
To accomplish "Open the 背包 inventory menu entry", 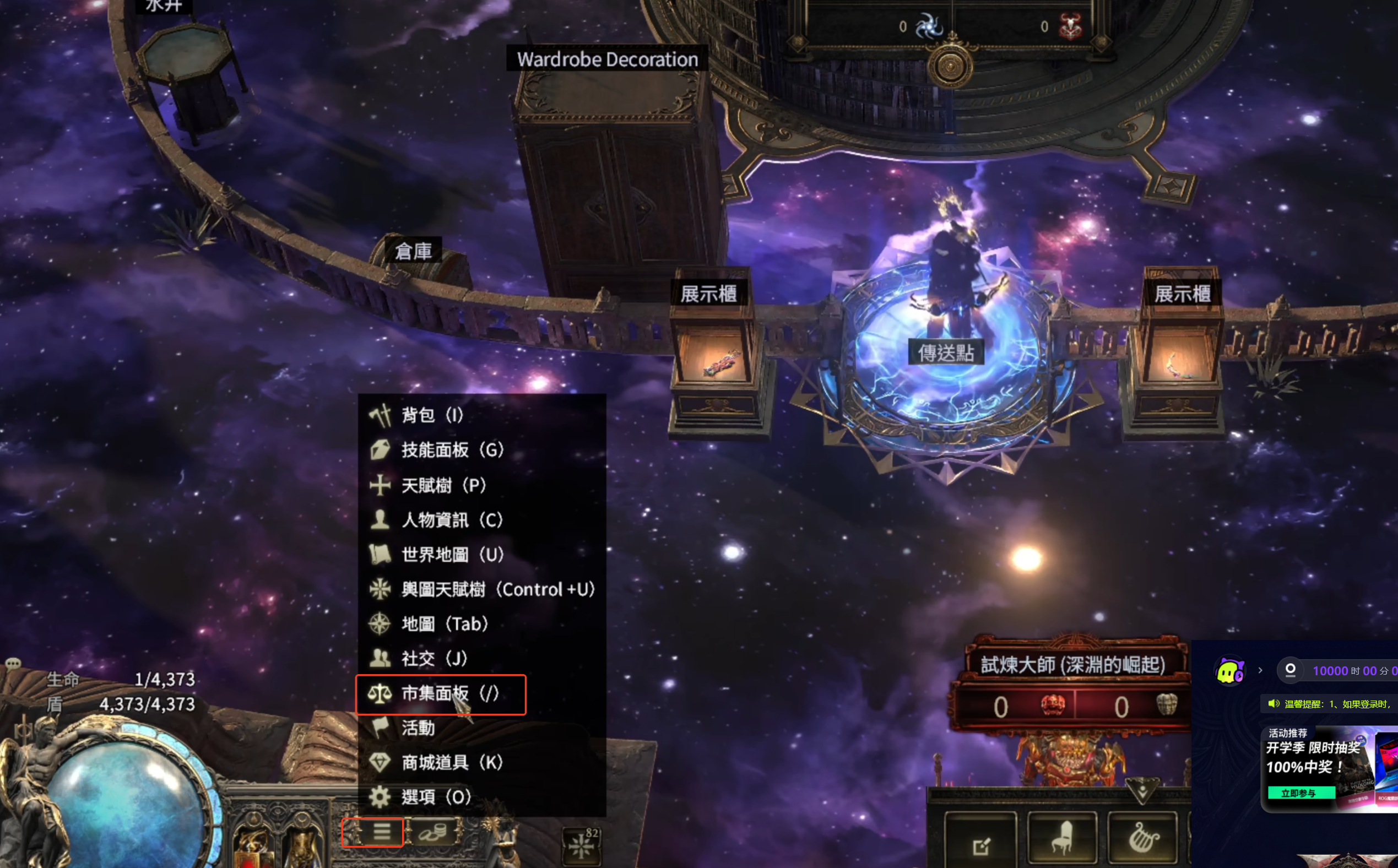I will (x=432, y=415).
